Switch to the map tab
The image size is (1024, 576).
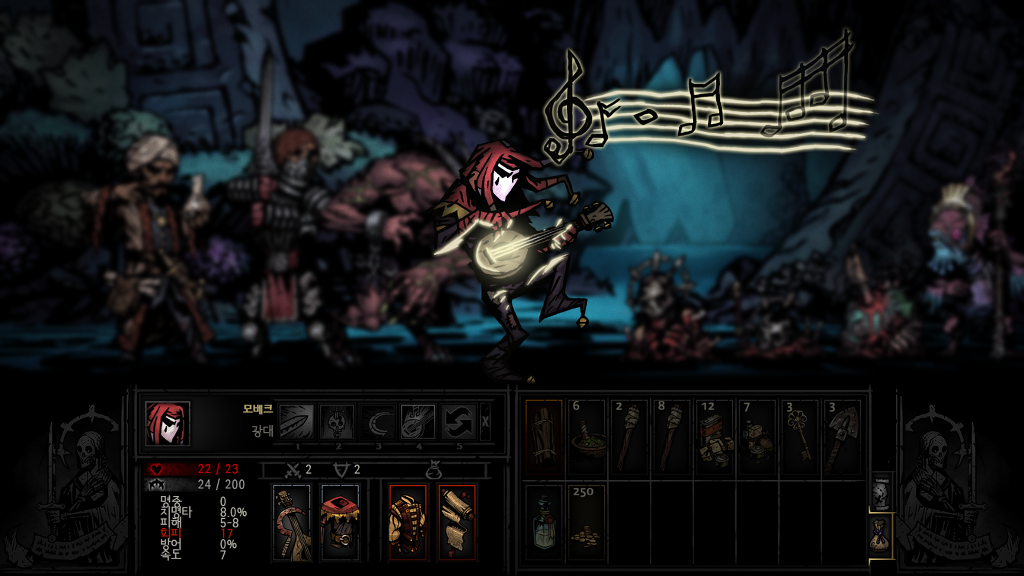click(880, 491)
